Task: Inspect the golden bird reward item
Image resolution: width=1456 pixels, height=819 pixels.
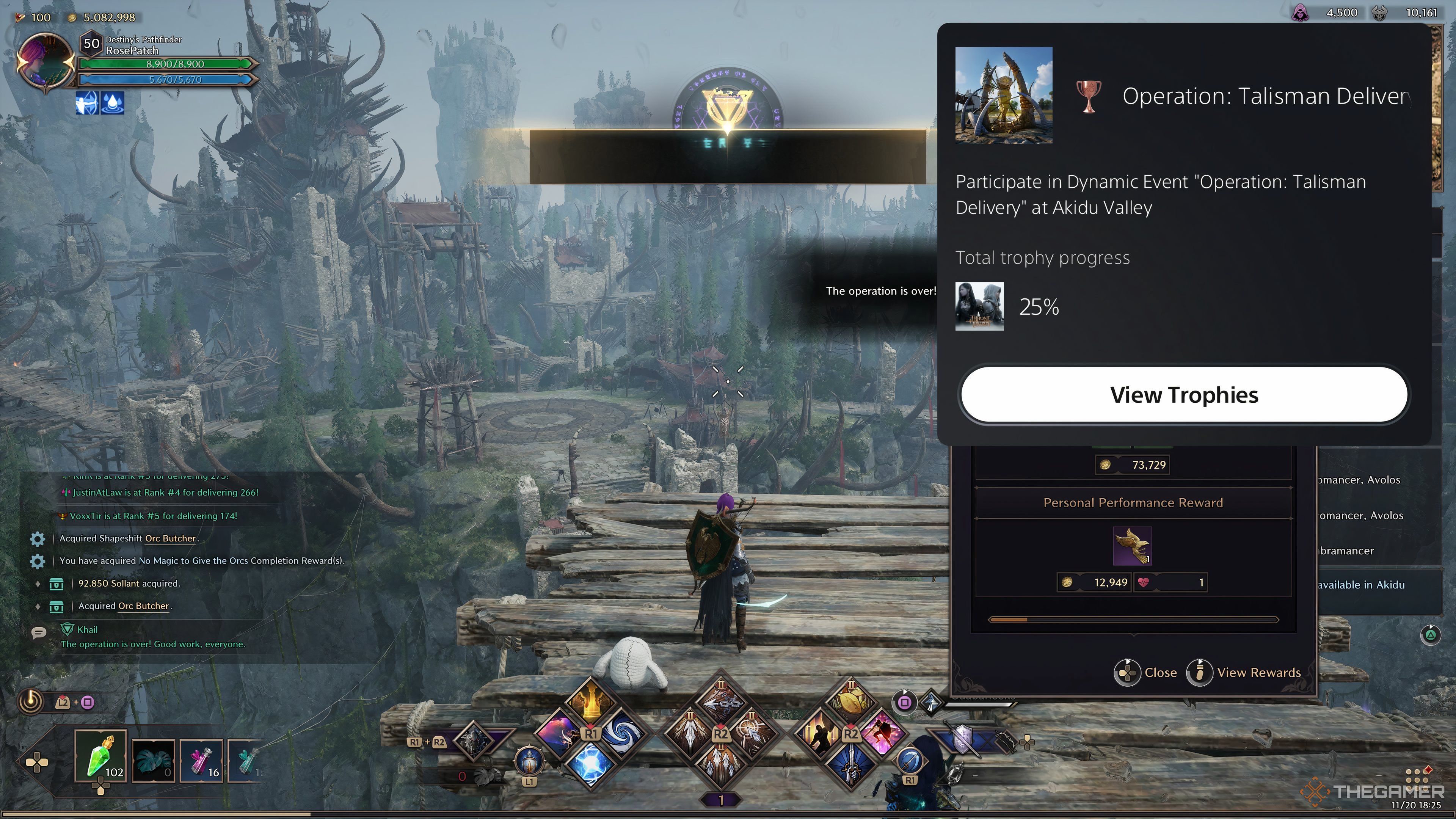Action: [1132, 546]
